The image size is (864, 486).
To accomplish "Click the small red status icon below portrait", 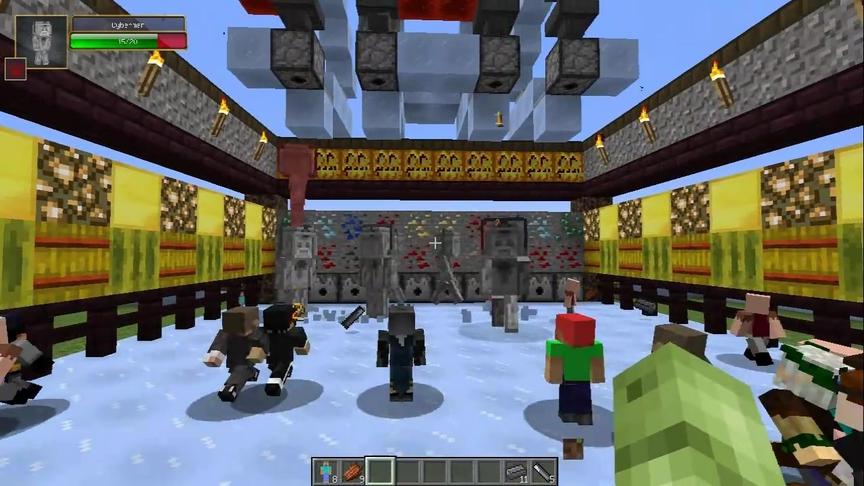I will pos(15,69).
